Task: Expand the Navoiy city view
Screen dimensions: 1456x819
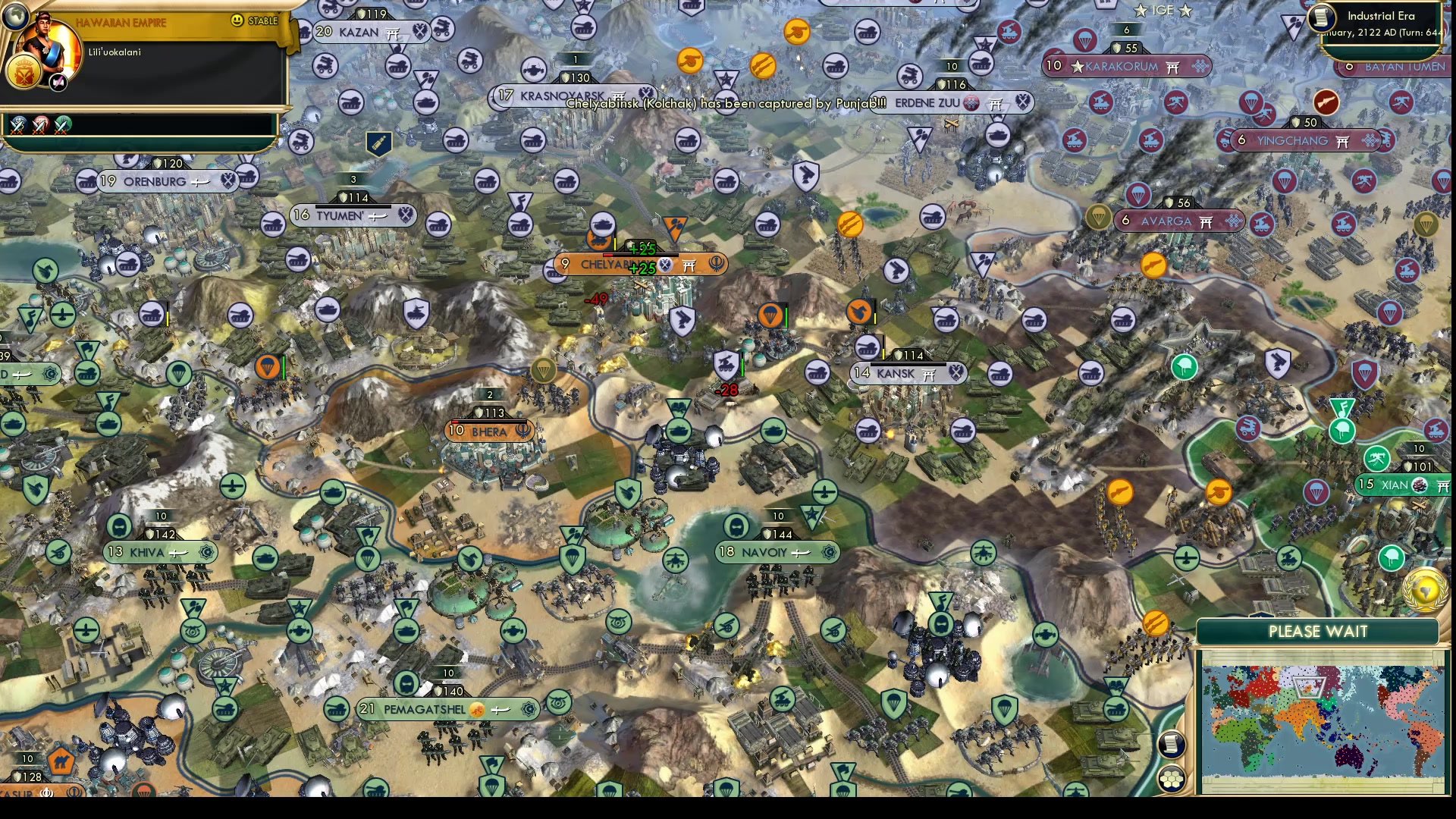Action: [x=775, y=552]
